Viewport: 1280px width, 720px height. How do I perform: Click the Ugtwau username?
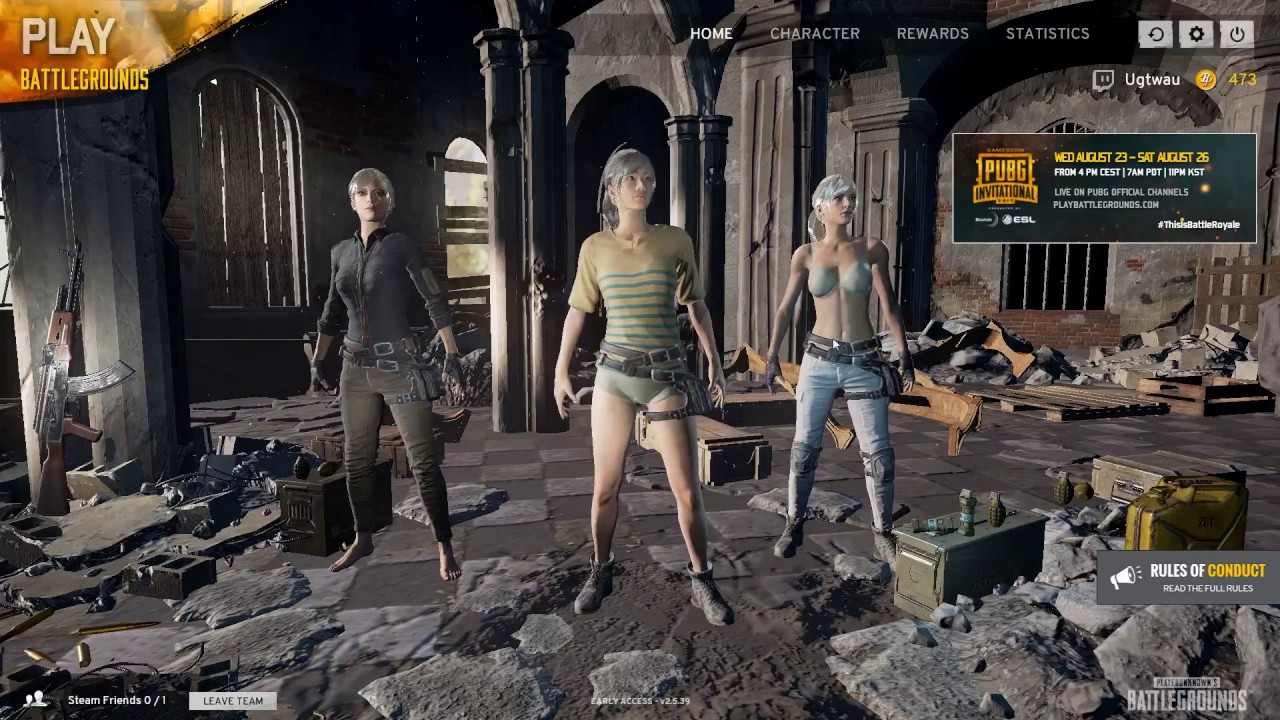tap(1150, 79)
